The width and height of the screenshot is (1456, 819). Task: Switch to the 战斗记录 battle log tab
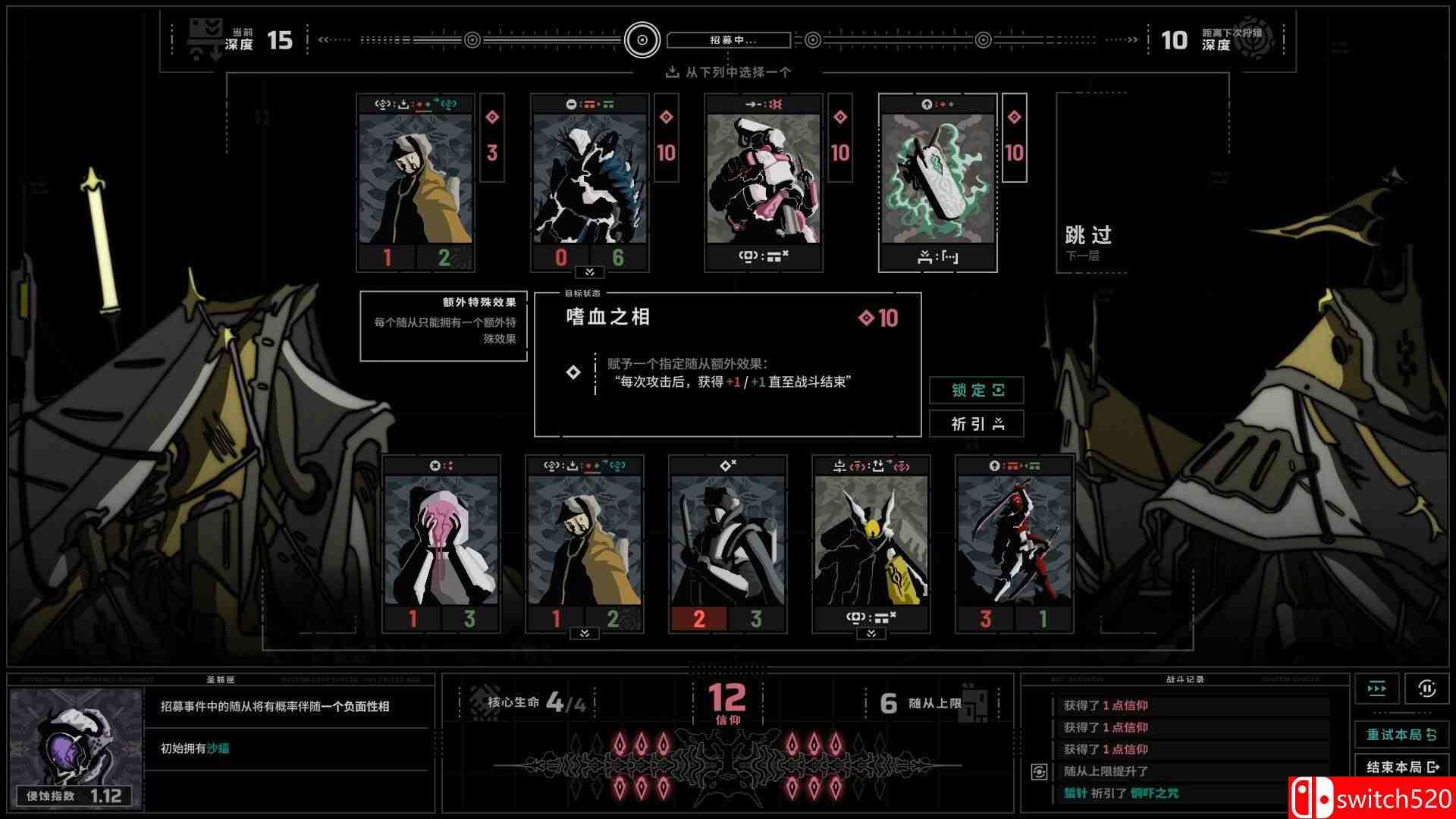tap(1187, 679)
